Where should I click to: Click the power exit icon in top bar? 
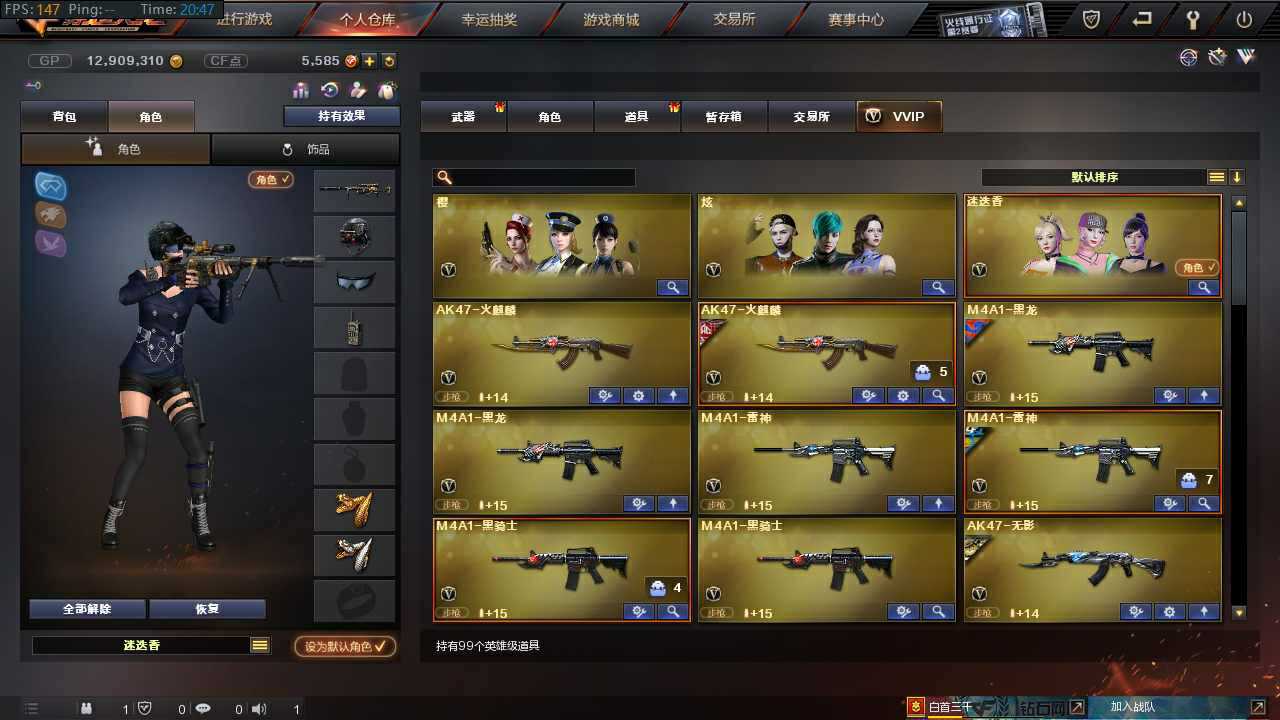[1243, 18]
